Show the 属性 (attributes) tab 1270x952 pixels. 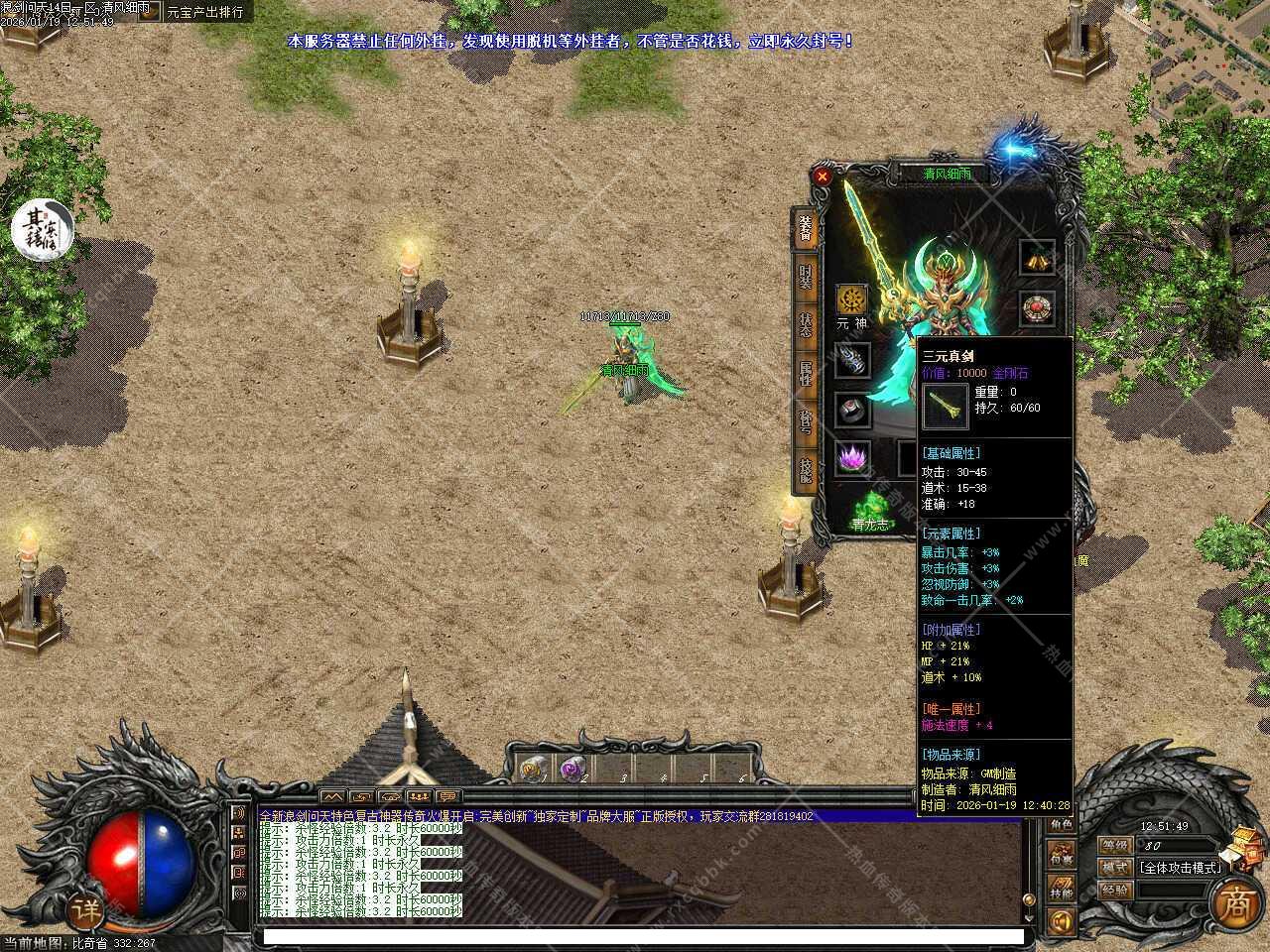805,373
